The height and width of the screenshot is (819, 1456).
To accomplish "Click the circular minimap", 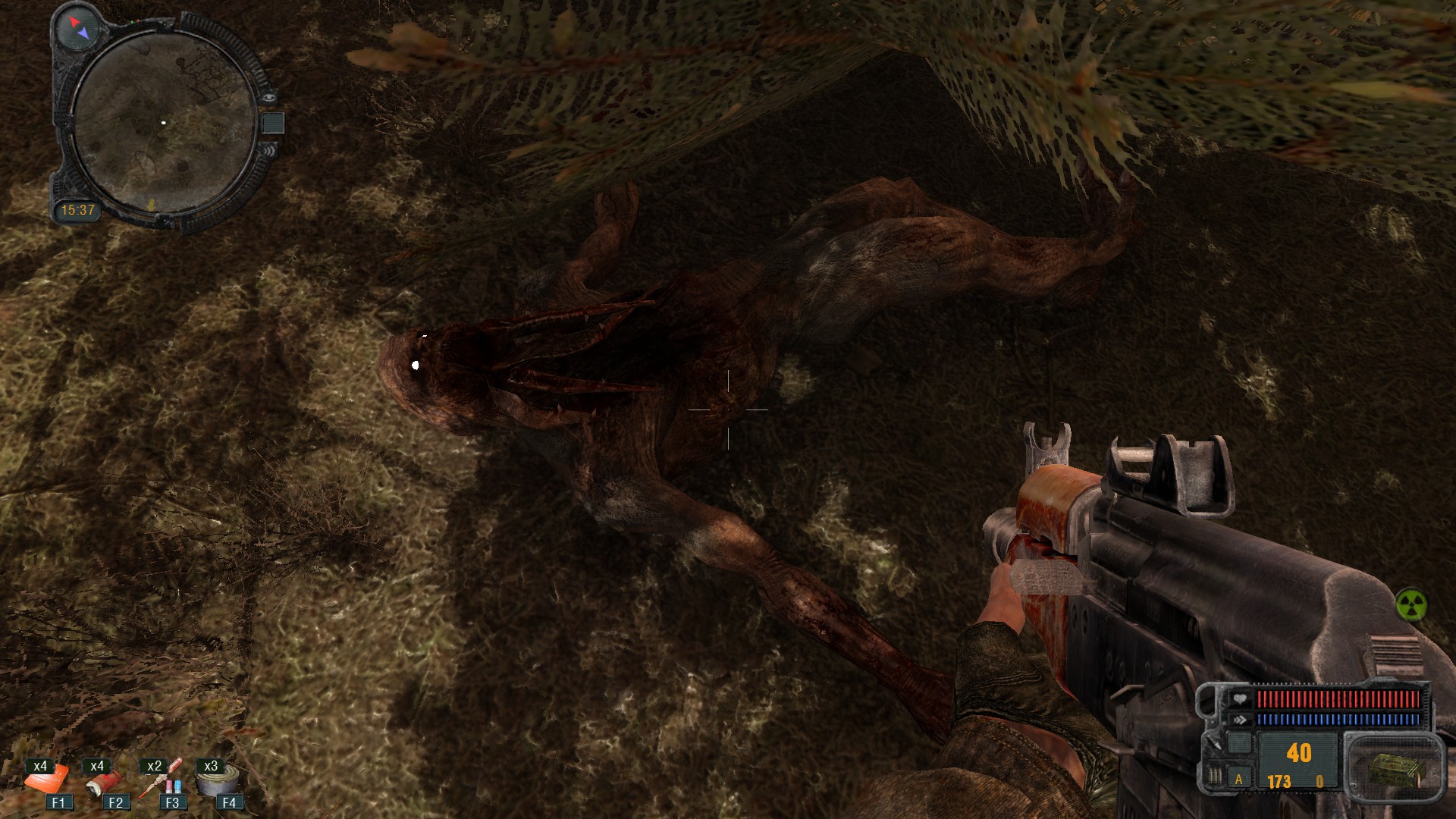I will point(165,121).
